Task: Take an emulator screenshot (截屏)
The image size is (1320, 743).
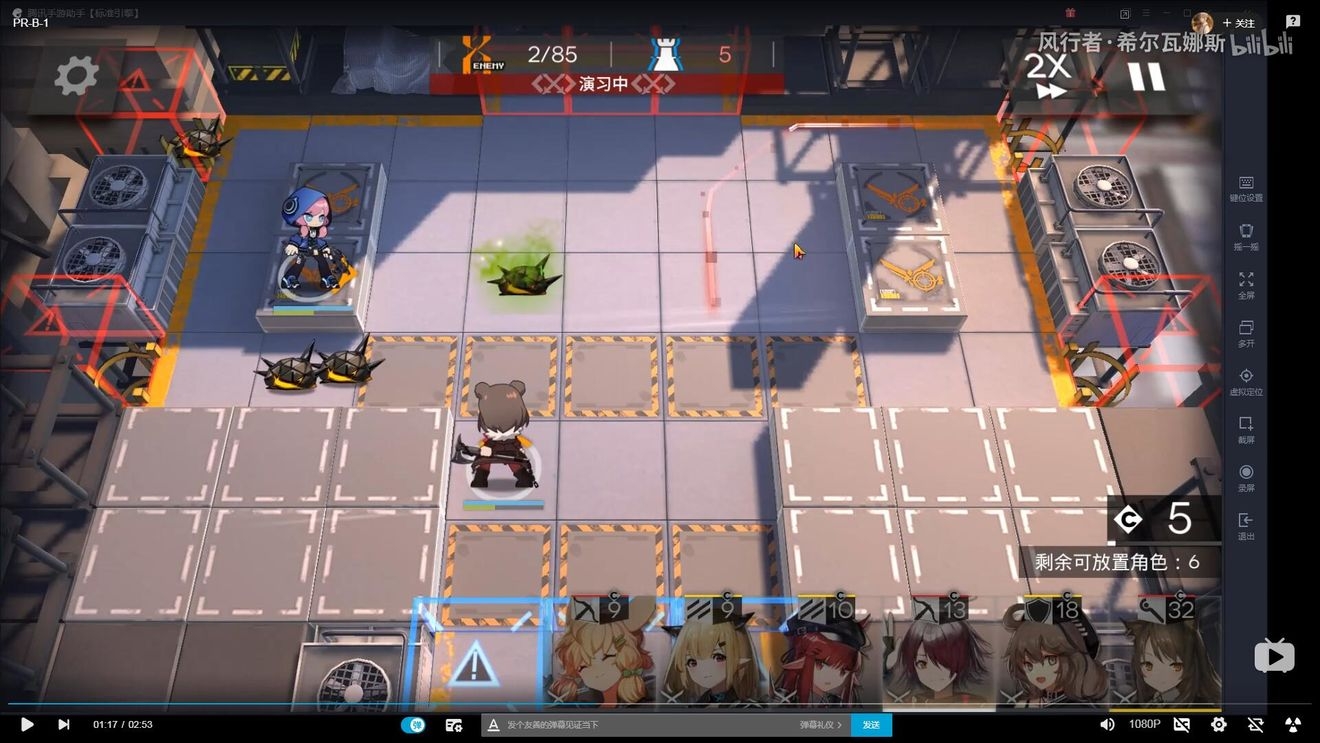Action: click(1246, 429)
